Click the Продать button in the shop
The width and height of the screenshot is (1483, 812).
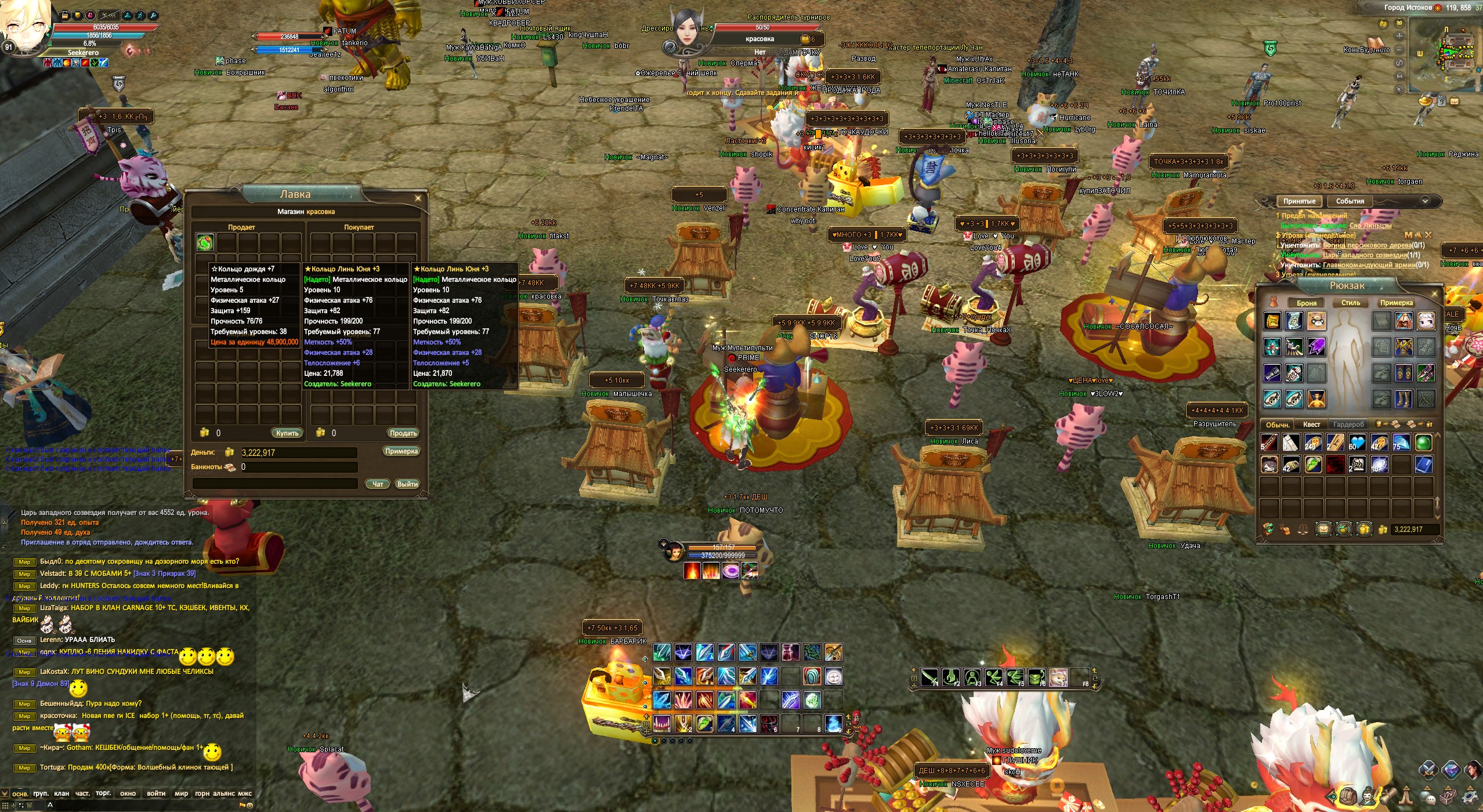403,433
